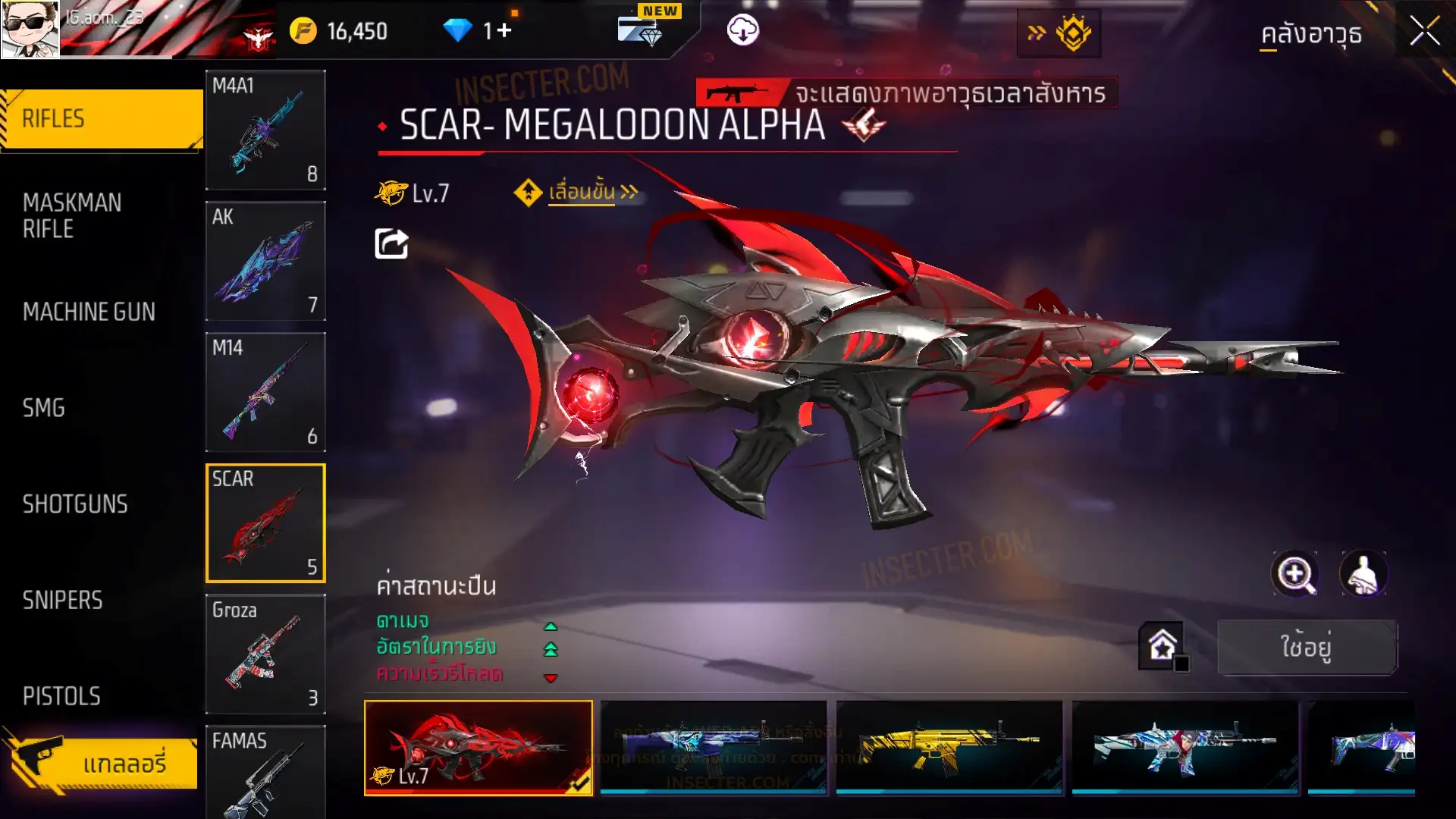The height and width of the screenshot is (819, 1456).
Task: Close the weapon armory screen
Action: click(1424, 32)
